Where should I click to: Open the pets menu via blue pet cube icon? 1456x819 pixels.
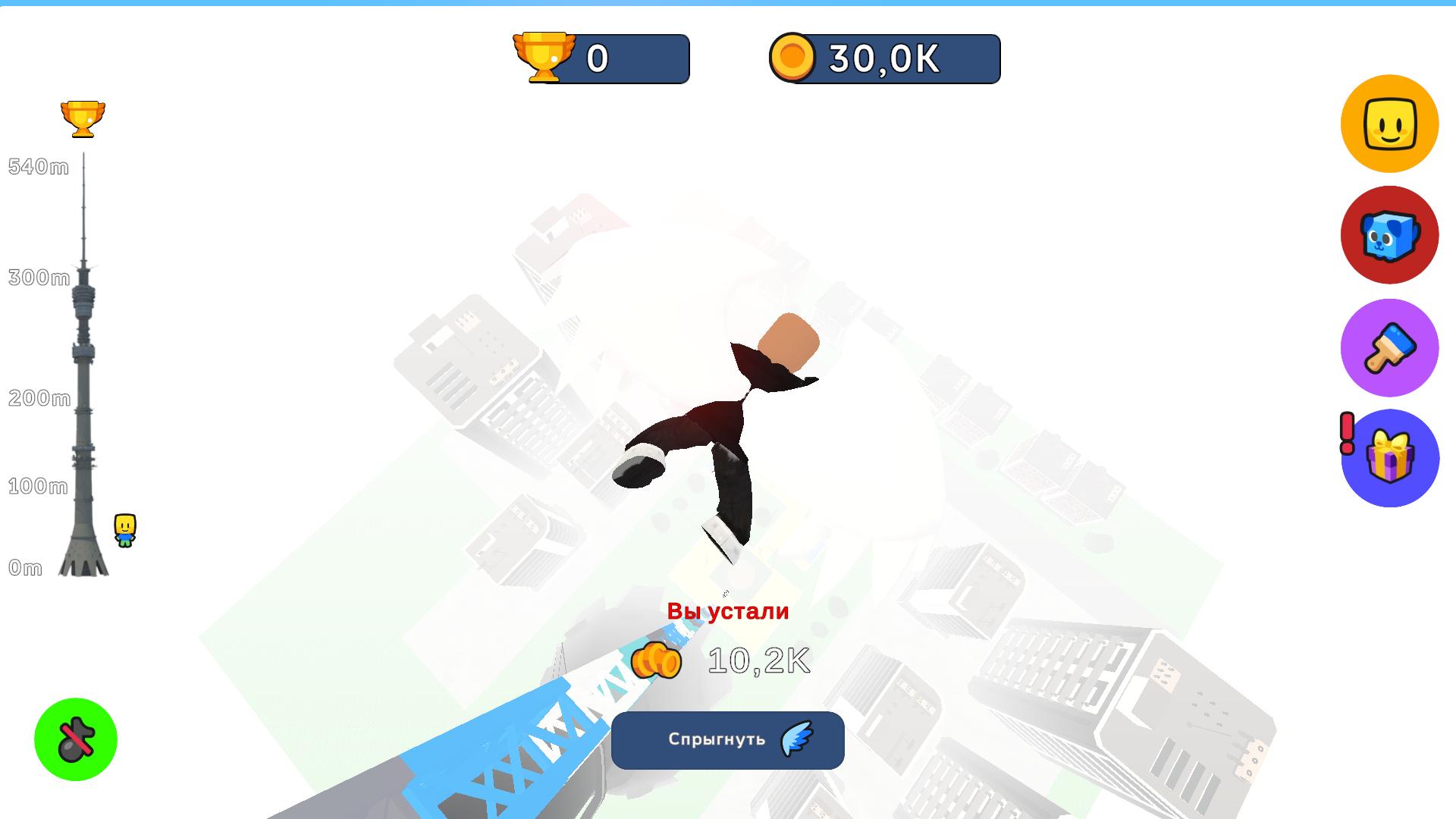coord(1389,235)
